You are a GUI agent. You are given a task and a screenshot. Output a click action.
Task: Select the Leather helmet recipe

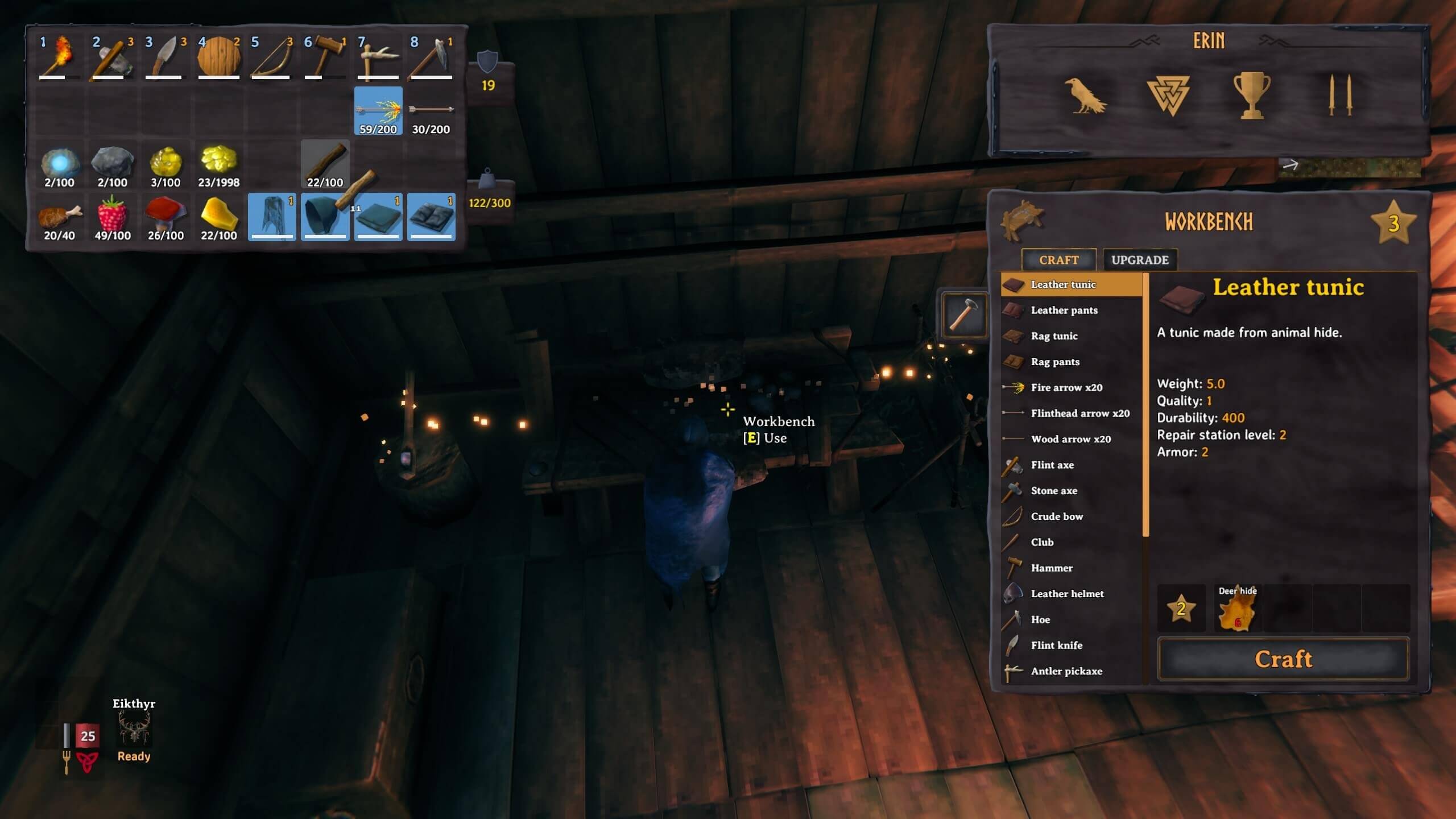(x=1066, y=594)
